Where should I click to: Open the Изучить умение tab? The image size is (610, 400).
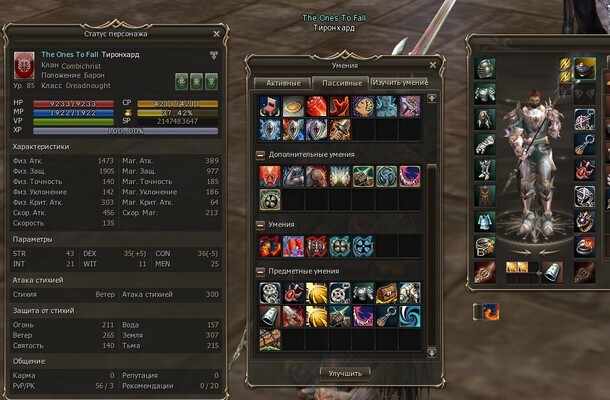(399, 82)
